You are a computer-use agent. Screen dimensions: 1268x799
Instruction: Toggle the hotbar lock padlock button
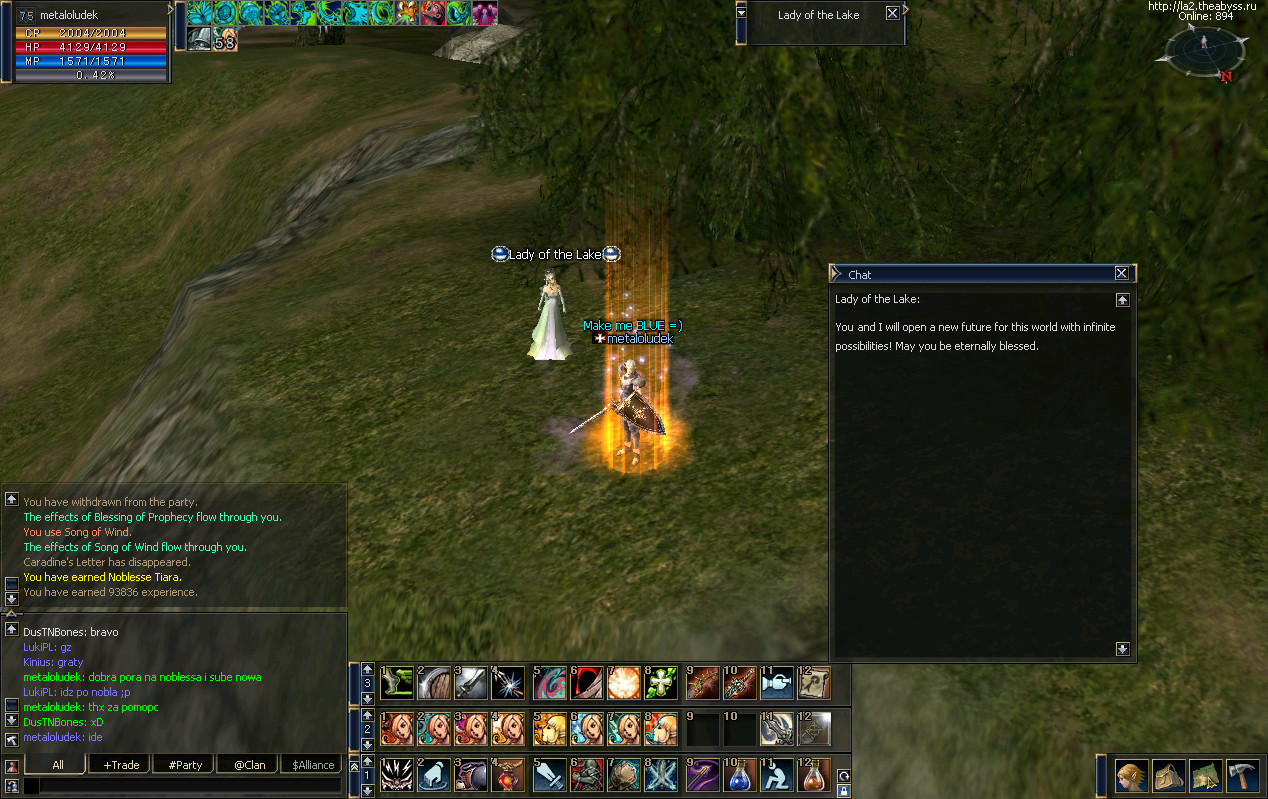pyautogui.click(x=843, y=790)
